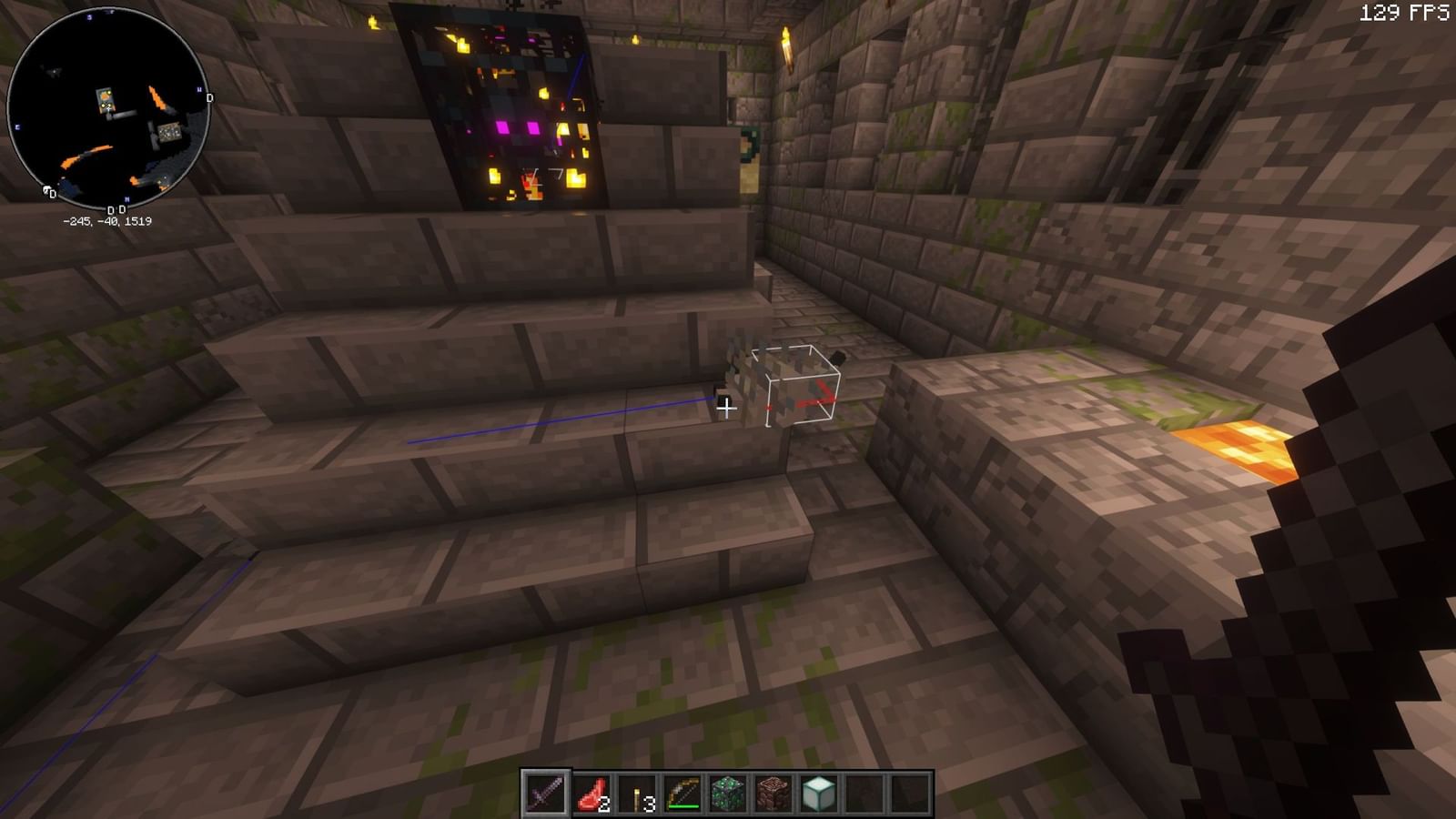Viewport: 1456px width, 819px height.
Task: Click the S compass marker on the minimap
Action: (88, 19)
